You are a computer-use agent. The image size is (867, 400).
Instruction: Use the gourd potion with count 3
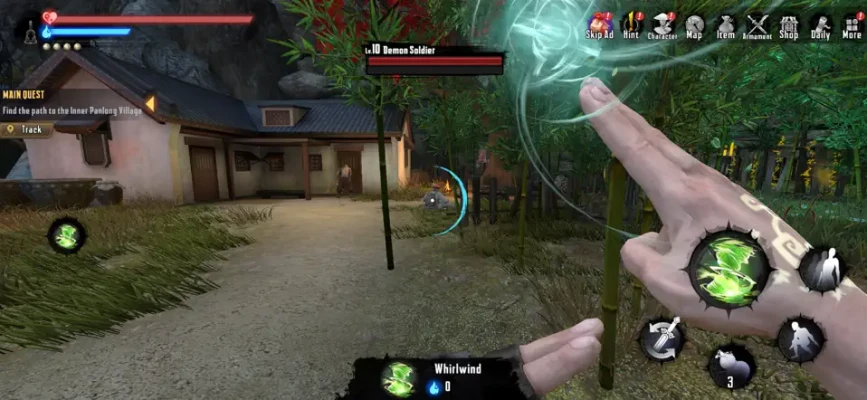(x=731, y=366)
